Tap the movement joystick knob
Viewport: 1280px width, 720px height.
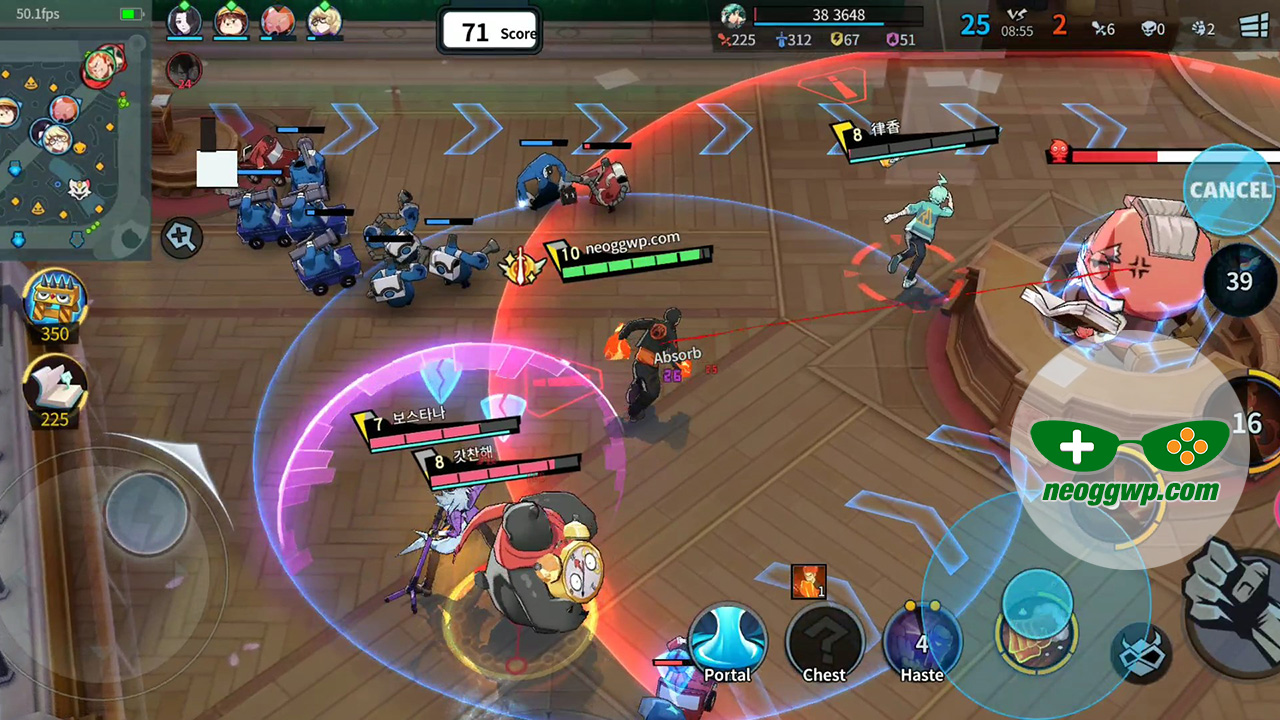coord(147,513)
